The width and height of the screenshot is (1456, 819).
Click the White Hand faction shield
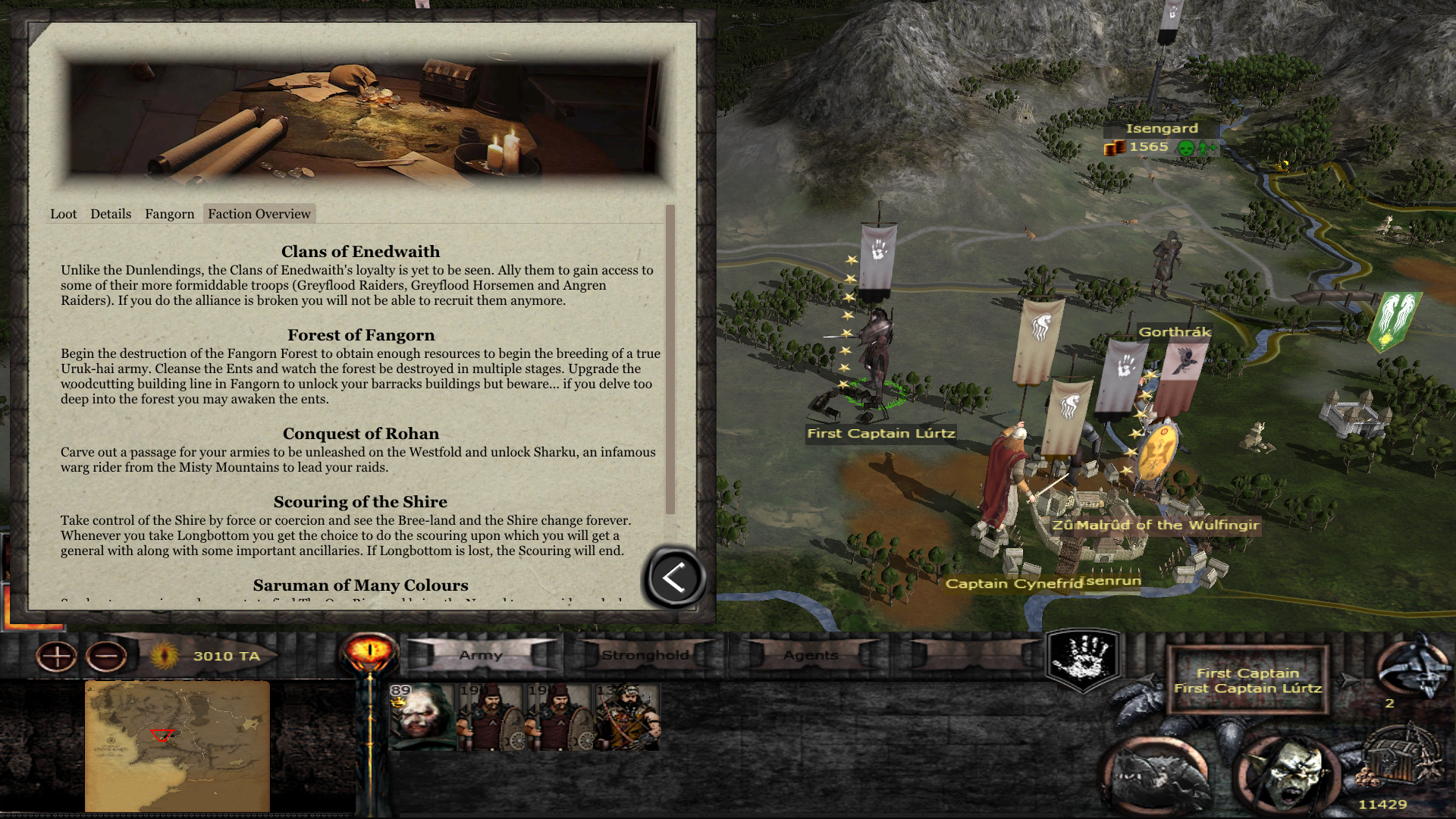coord(1084,658)
